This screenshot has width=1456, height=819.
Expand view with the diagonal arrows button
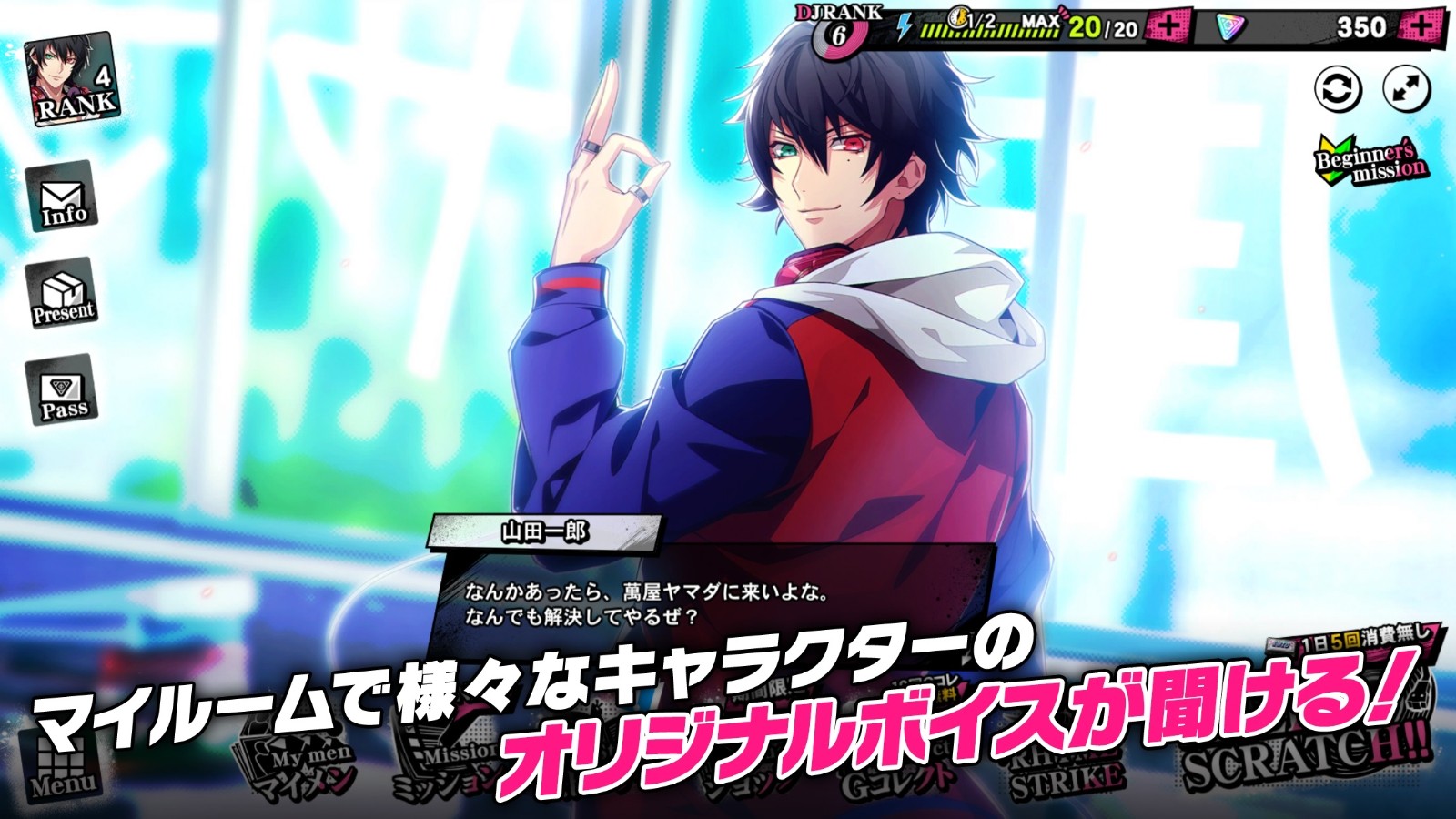coord(1406,89)
